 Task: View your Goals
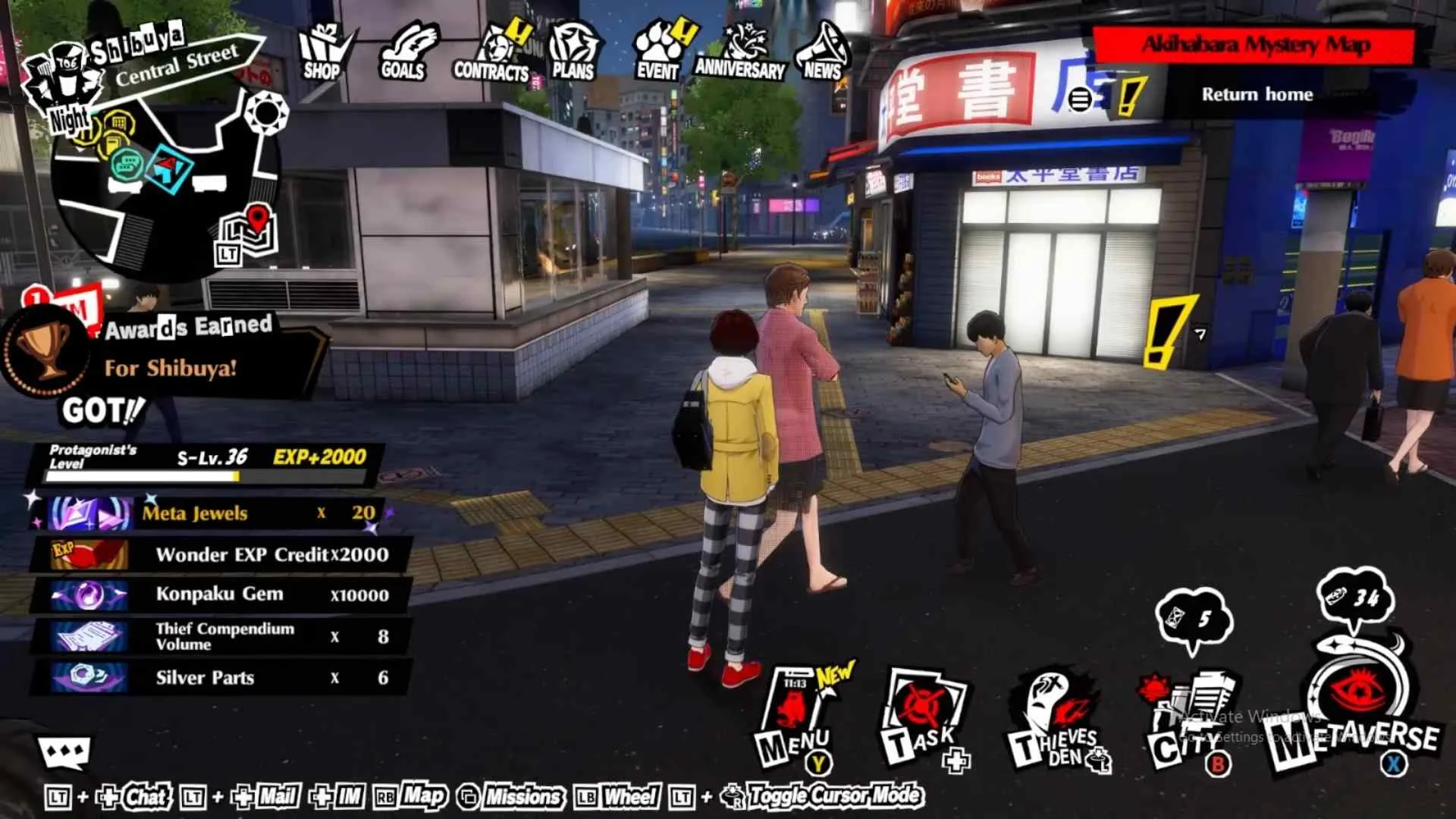(407, 49)
